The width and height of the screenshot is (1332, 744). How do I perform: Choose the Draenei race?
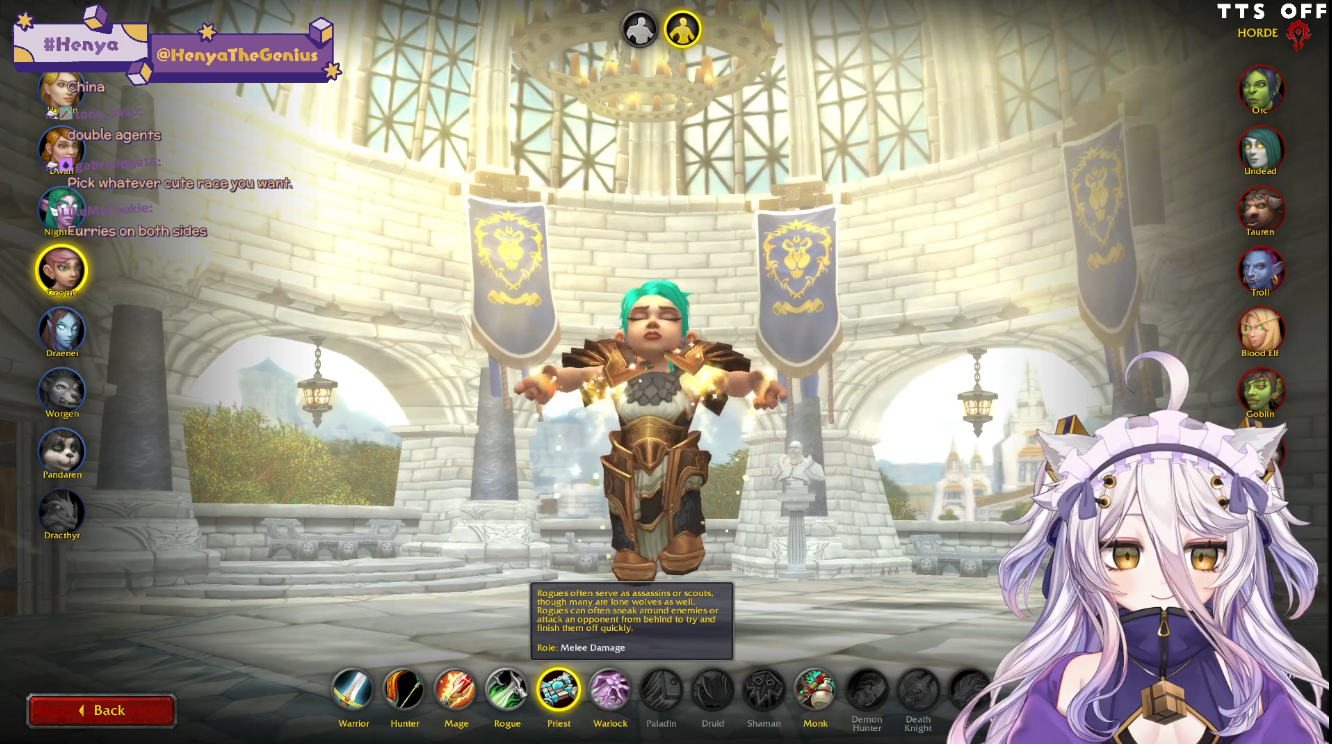(x=62, y=329)
